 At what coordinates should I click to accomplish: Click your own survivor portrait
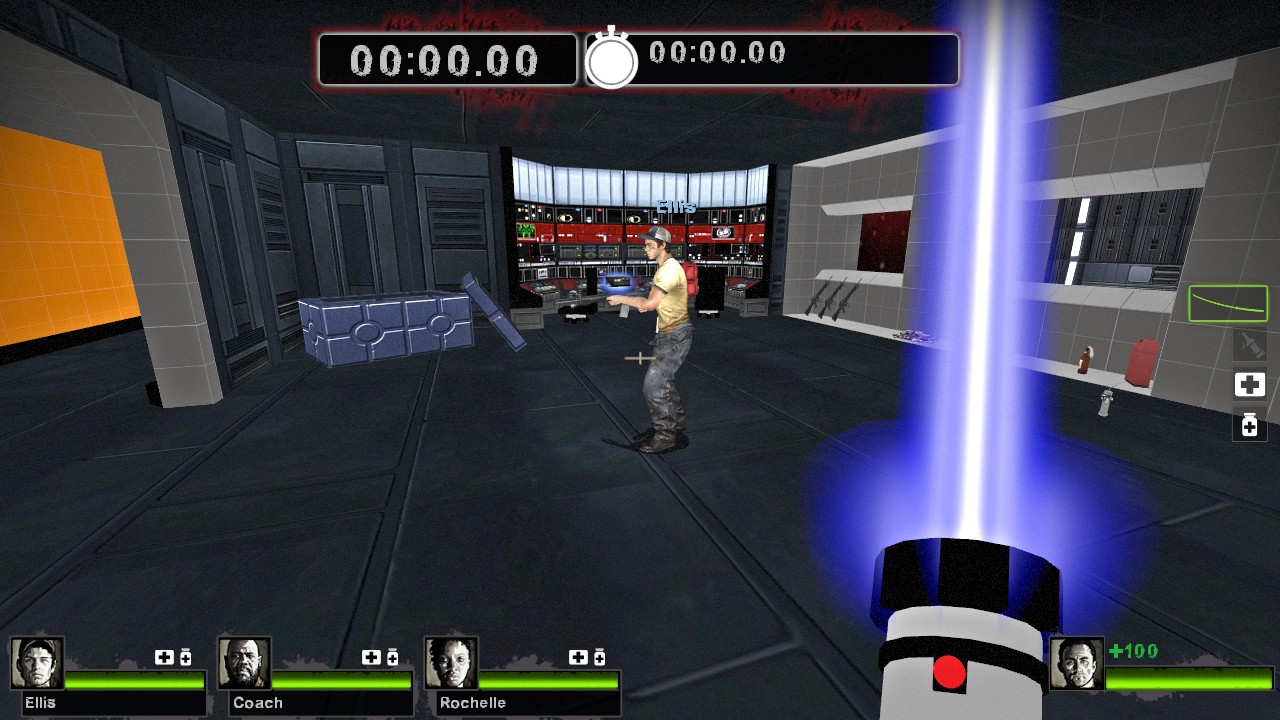1076,663
